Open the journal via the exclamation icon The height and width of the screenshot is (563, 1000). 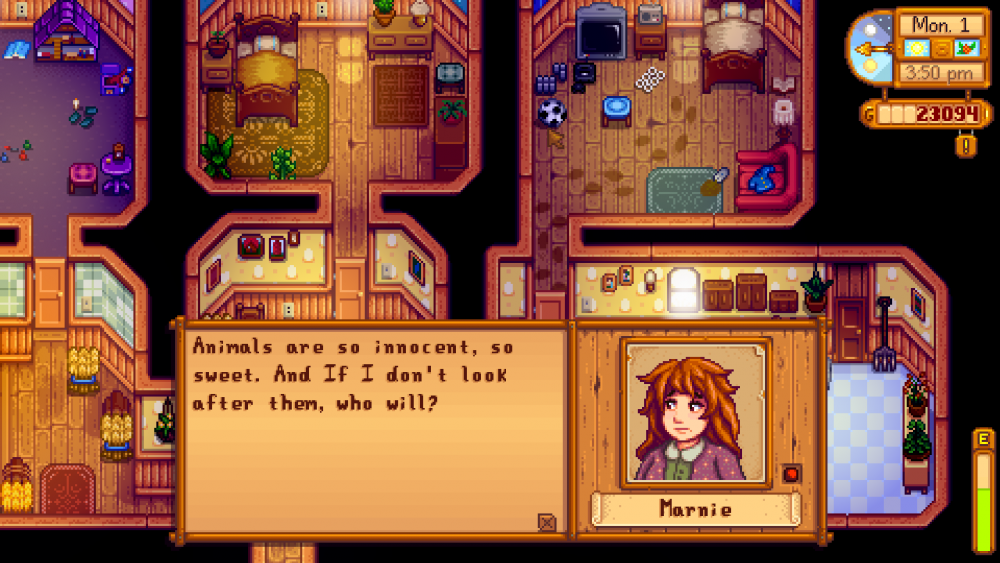click(965, 146)
